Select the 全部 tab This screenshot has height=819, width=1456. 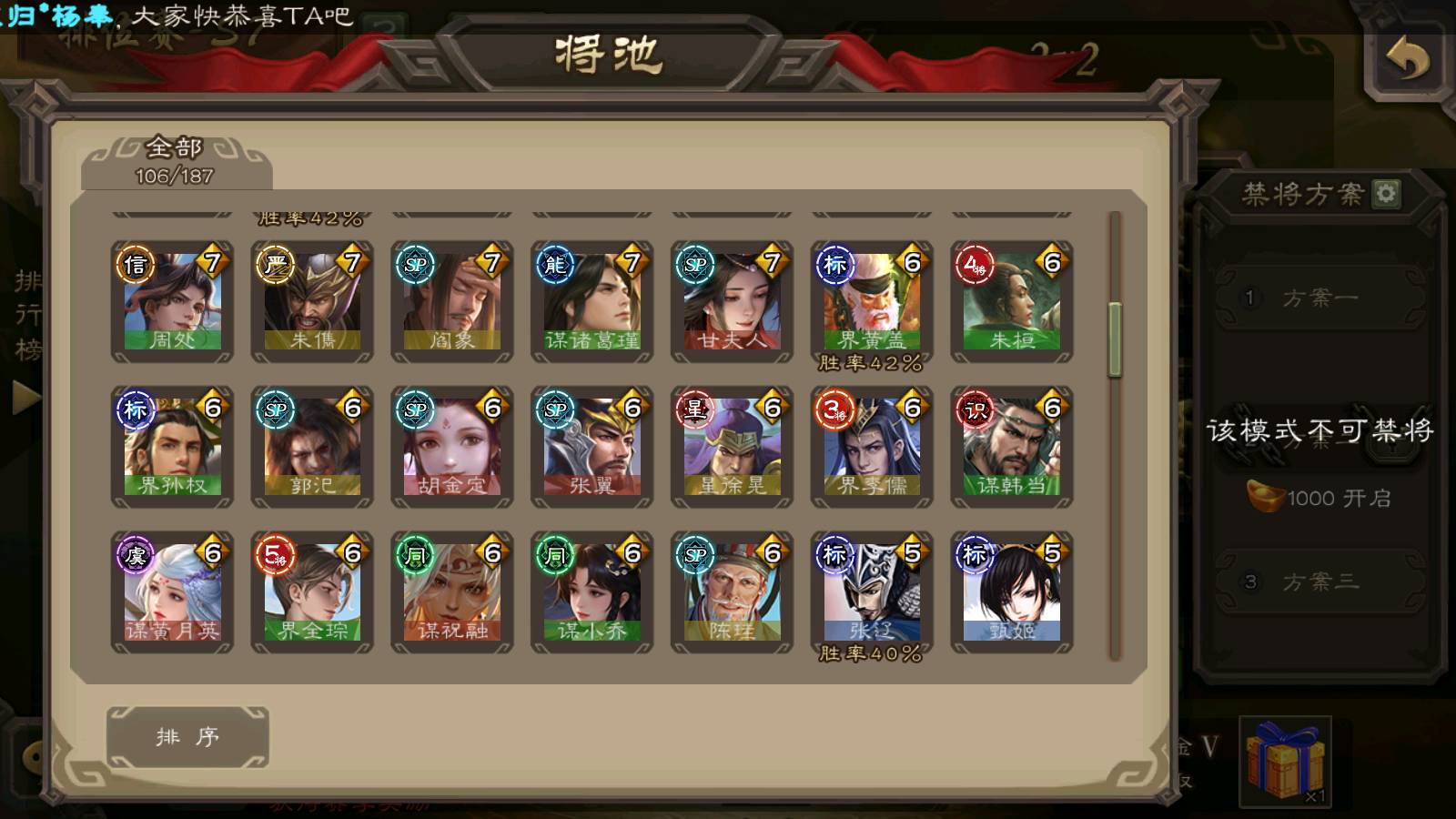click(x=175, y=161)
